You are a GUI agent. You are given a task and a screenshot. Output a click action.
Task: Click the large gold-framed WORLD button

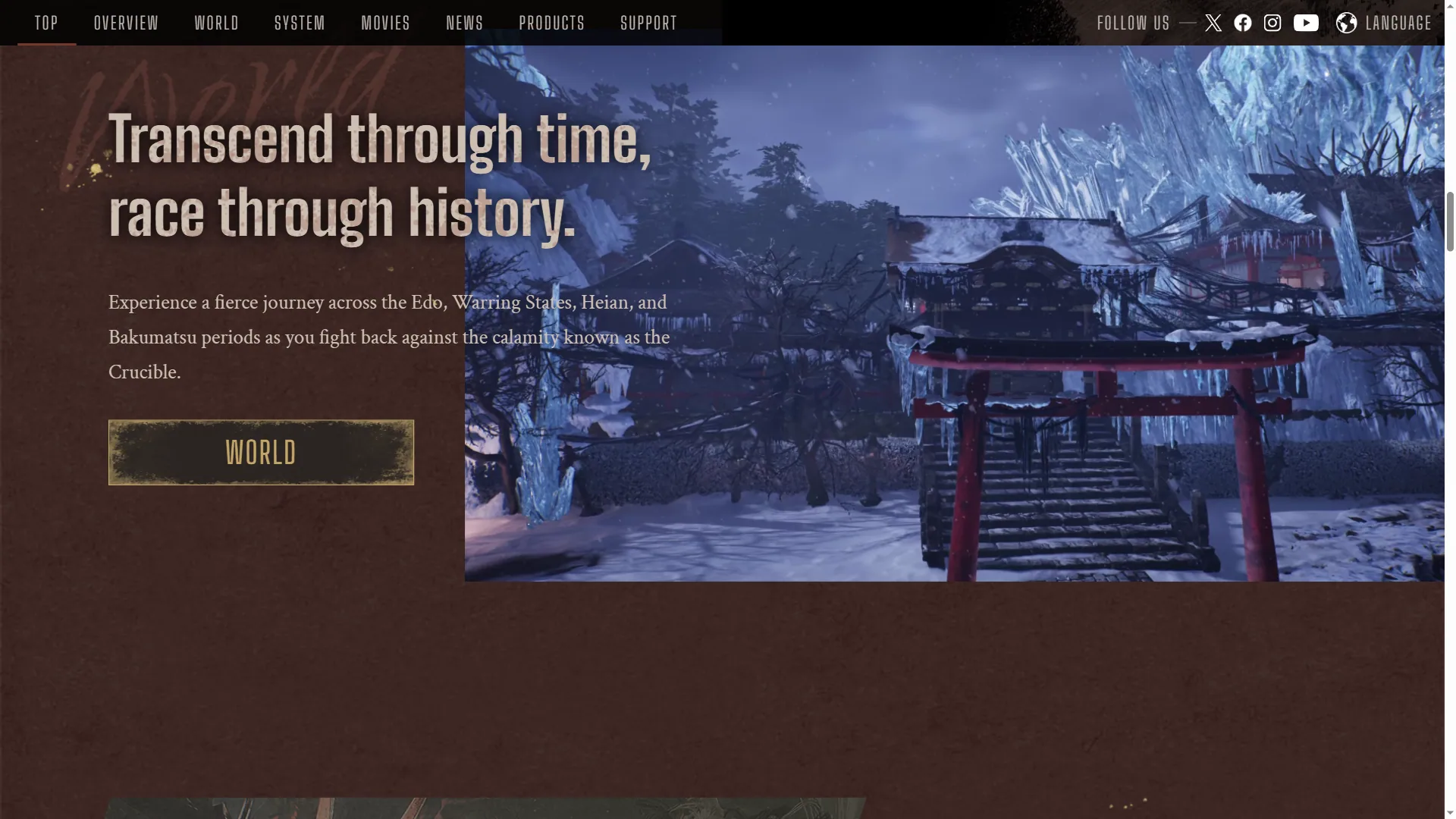coord(261,453)
